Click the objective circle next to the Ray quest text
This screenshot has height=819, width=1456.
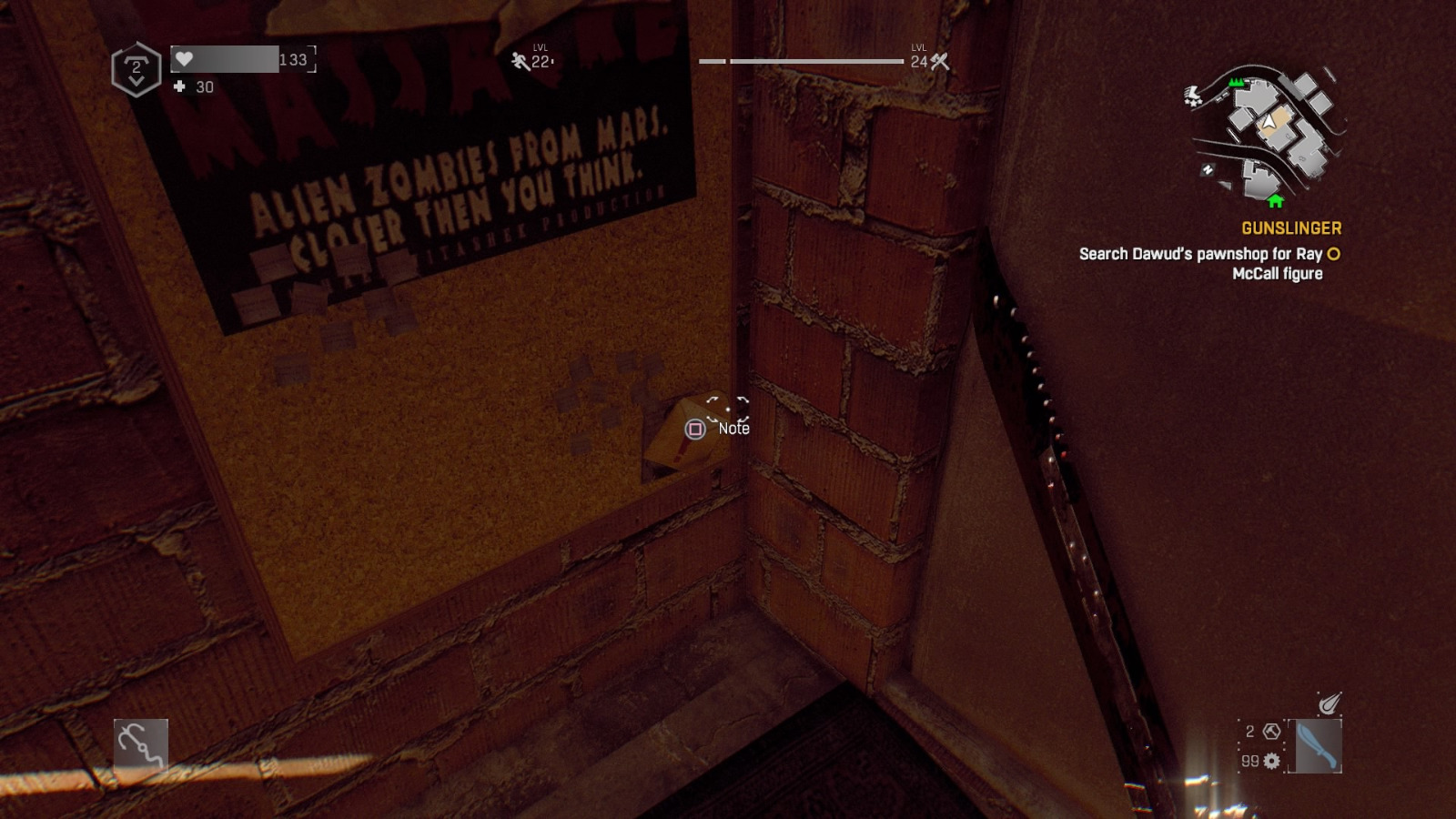click(1331, 255)
